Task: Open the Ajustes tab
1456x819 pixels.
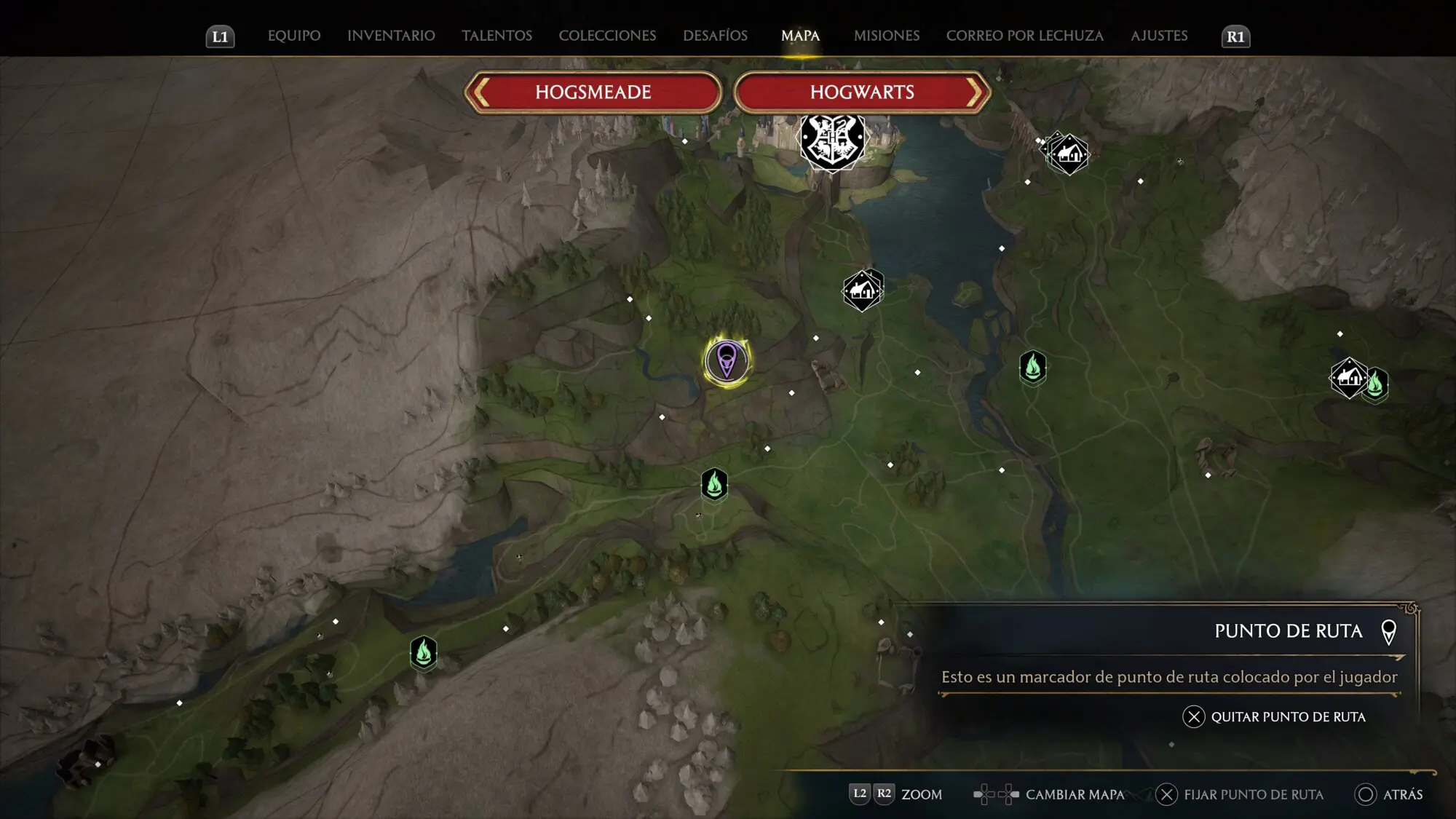Action: tap(1158, 36)
